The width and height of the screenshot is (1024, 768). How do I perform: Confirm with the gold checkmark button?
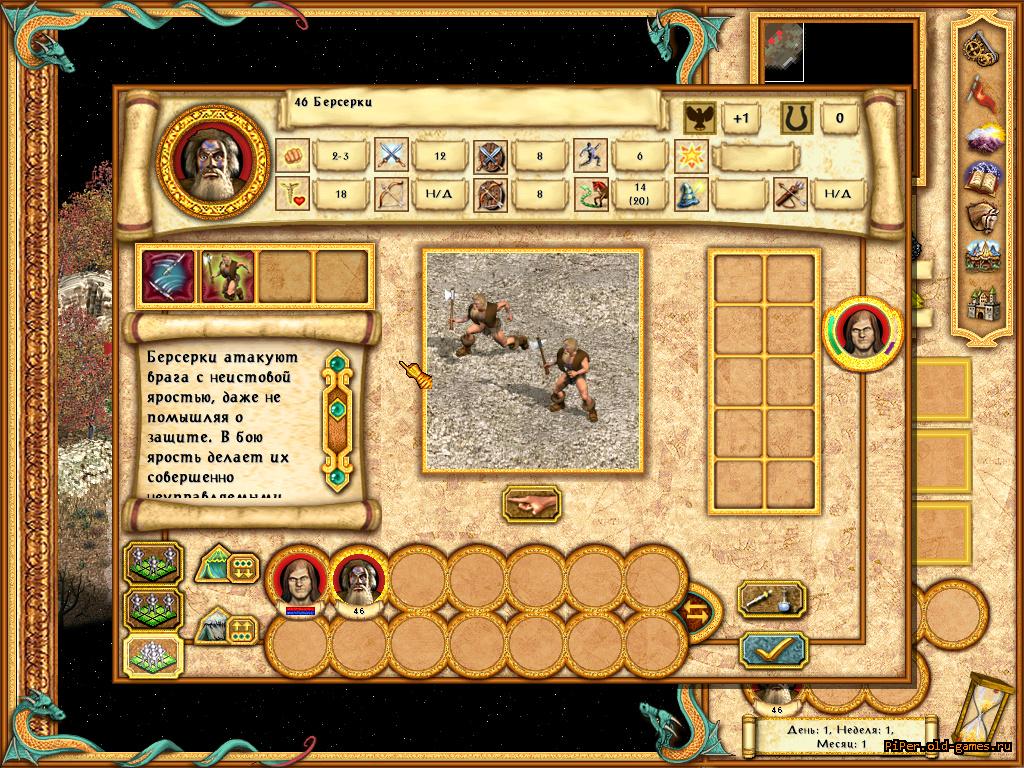[773, 650]
